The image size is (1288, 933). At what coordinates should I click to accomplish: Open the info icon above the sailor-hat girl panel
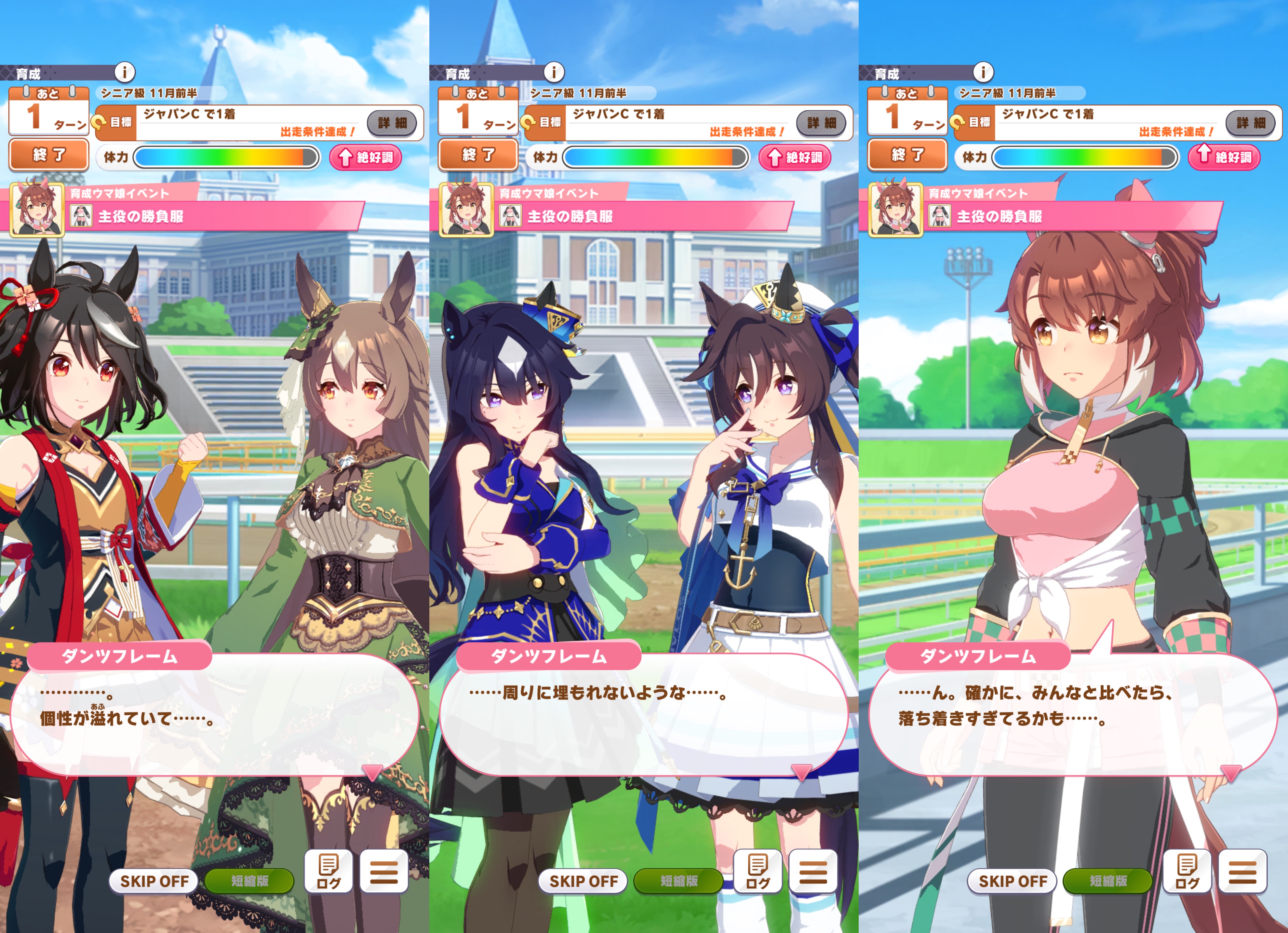[554, 72]
